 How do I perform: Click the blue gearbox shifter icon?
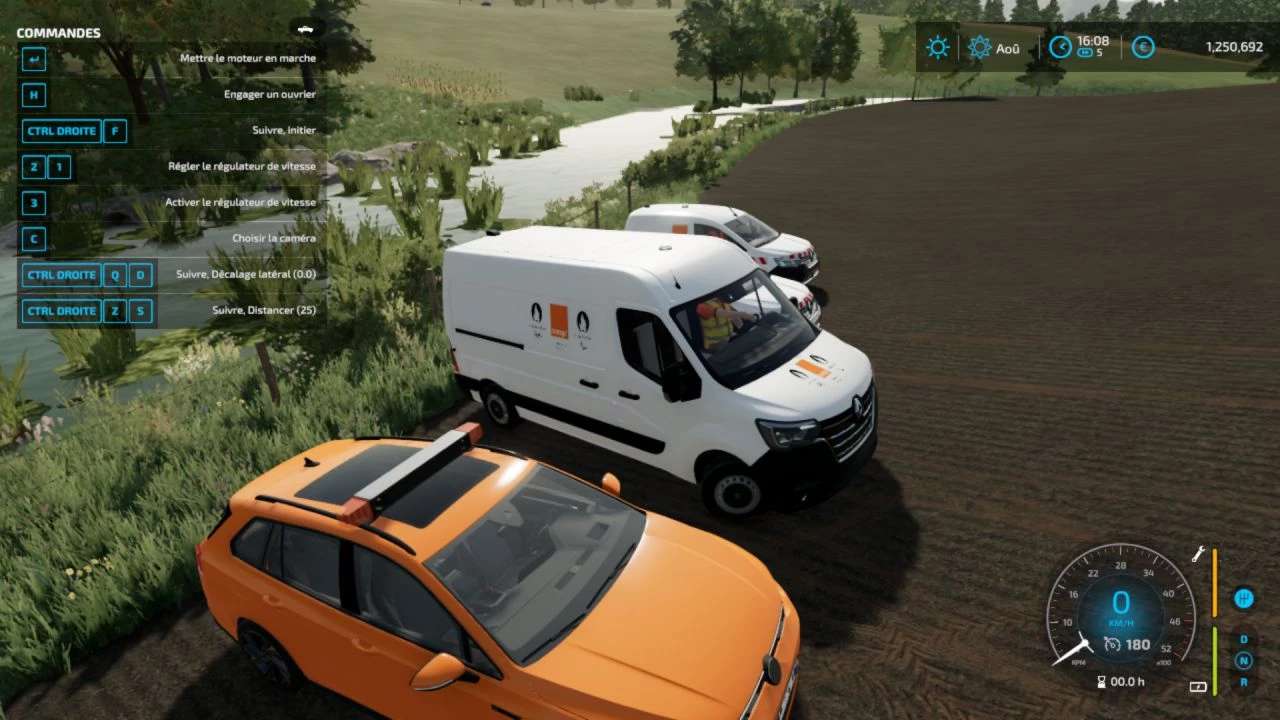click(x=1243, y=598)
